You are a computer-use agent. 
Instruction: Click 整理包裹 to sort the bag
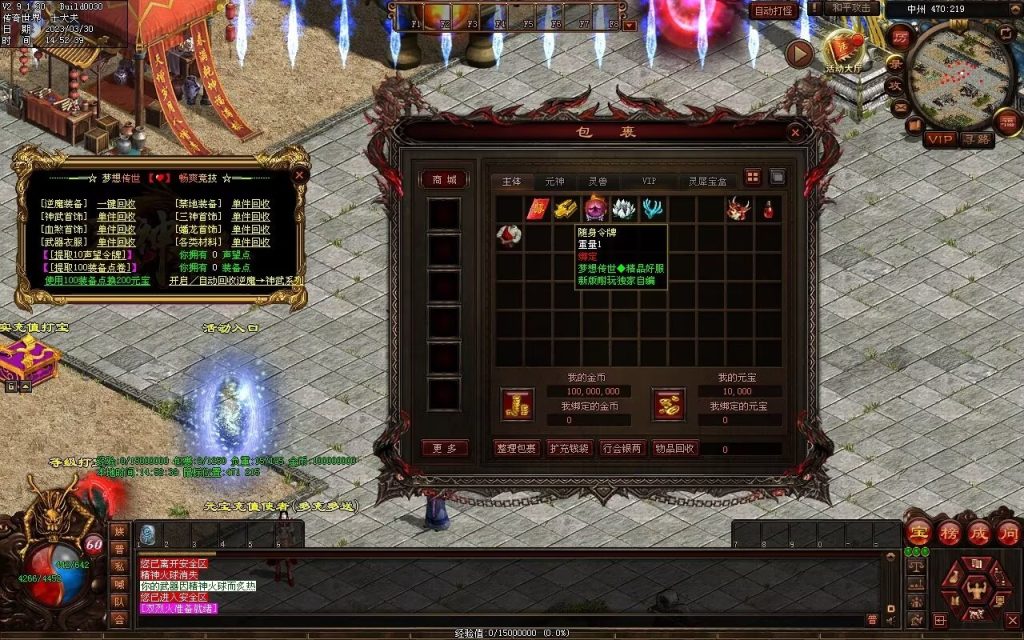pyautogui.click(x=517, y=448)
